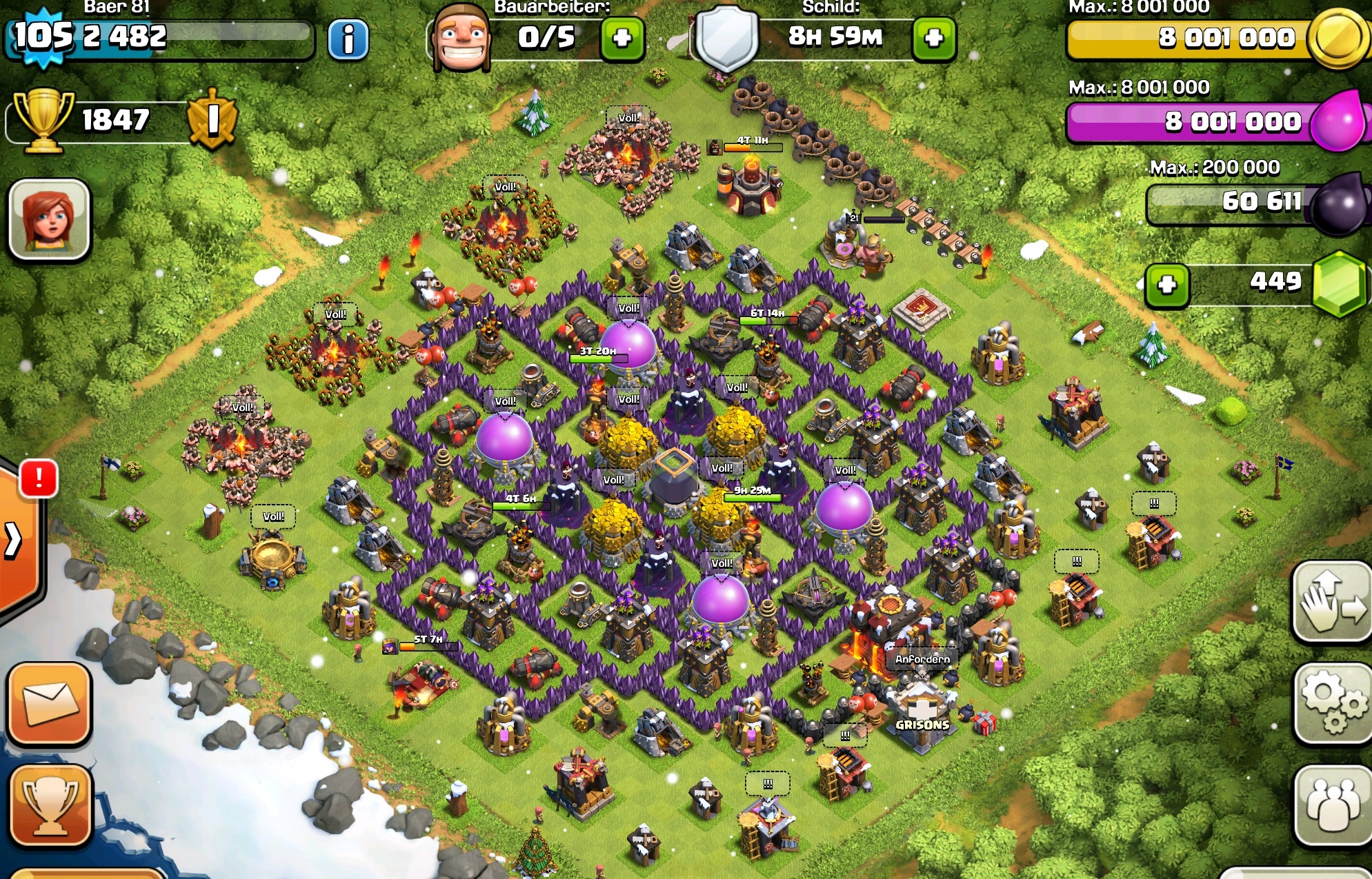1372x879 pixels.
Task: Add a builder with the green plus
Action: pos(622,39)
